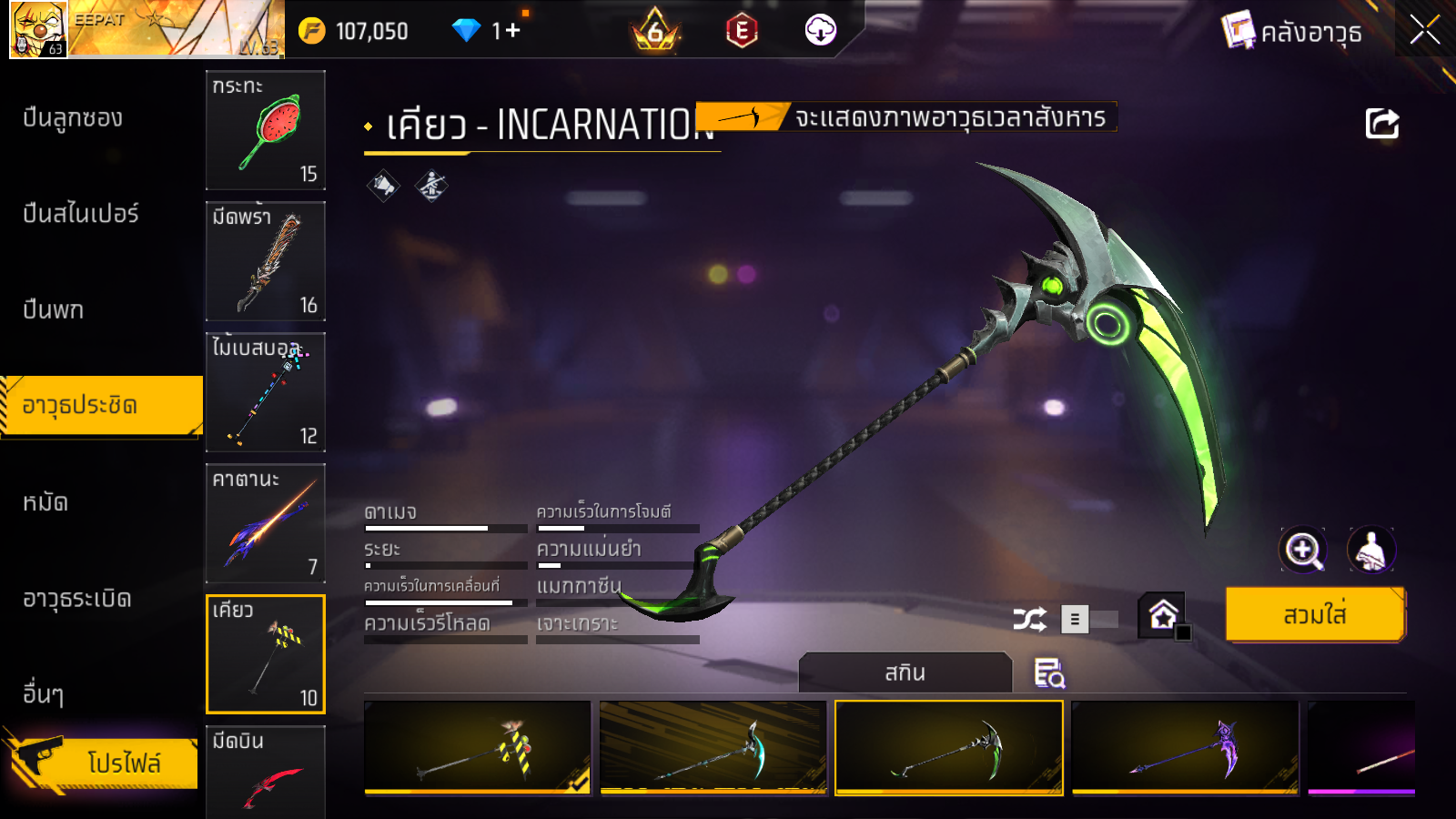Open the หมัด fist category

(x=45, y=502)
